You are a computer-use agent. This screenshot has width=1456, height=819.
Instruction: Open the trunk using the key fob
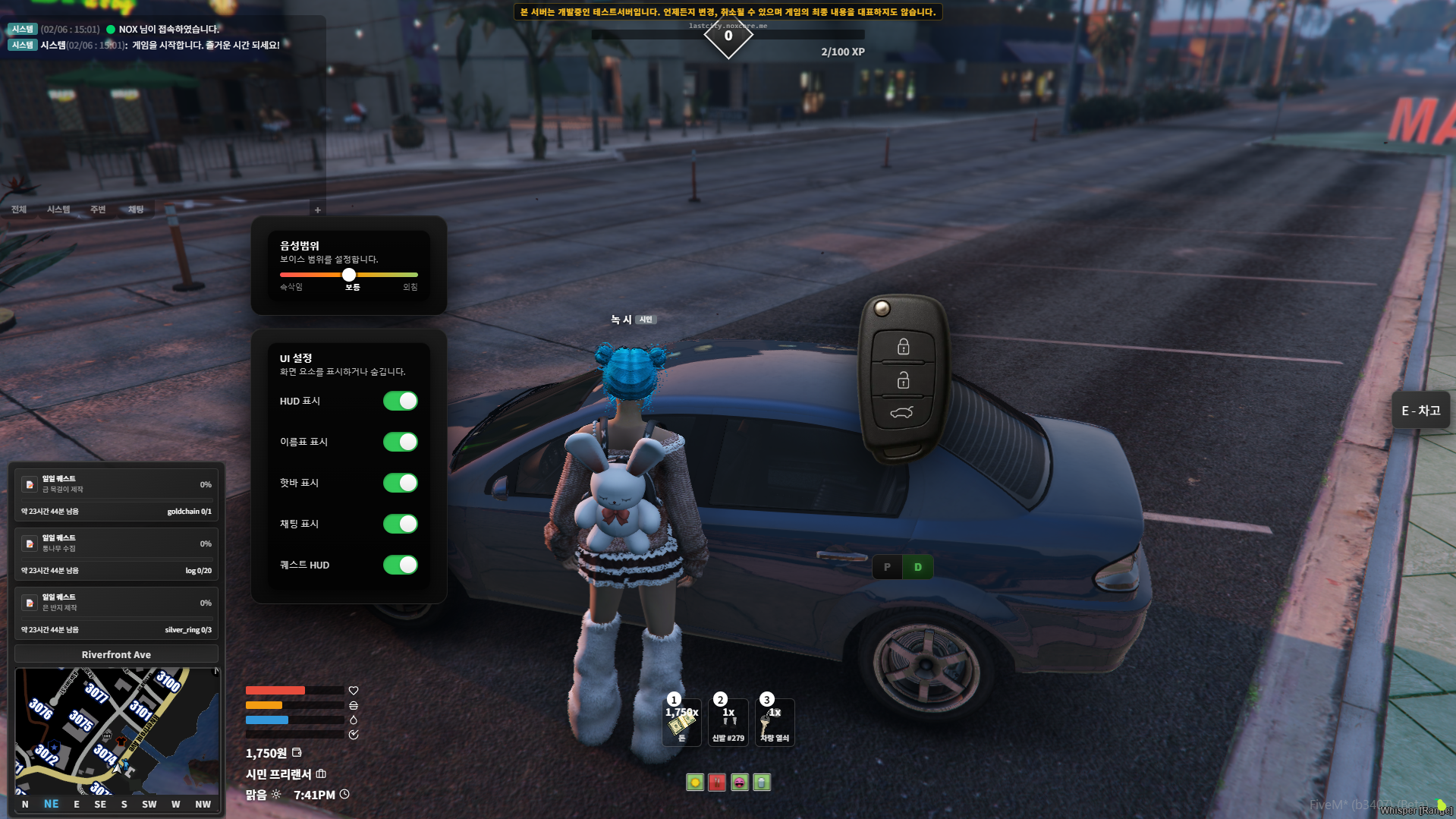(x=902, y=412)
